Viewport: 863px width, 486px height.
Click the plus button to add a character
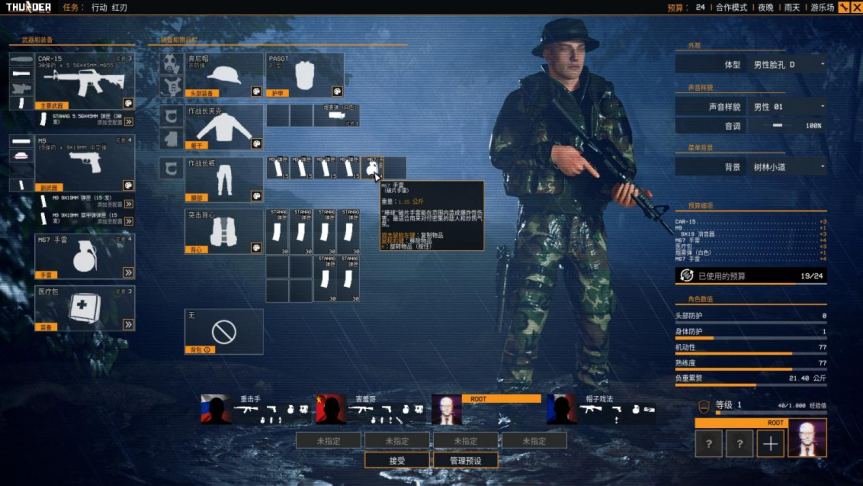pyautogui.click(x=770, y=444)
